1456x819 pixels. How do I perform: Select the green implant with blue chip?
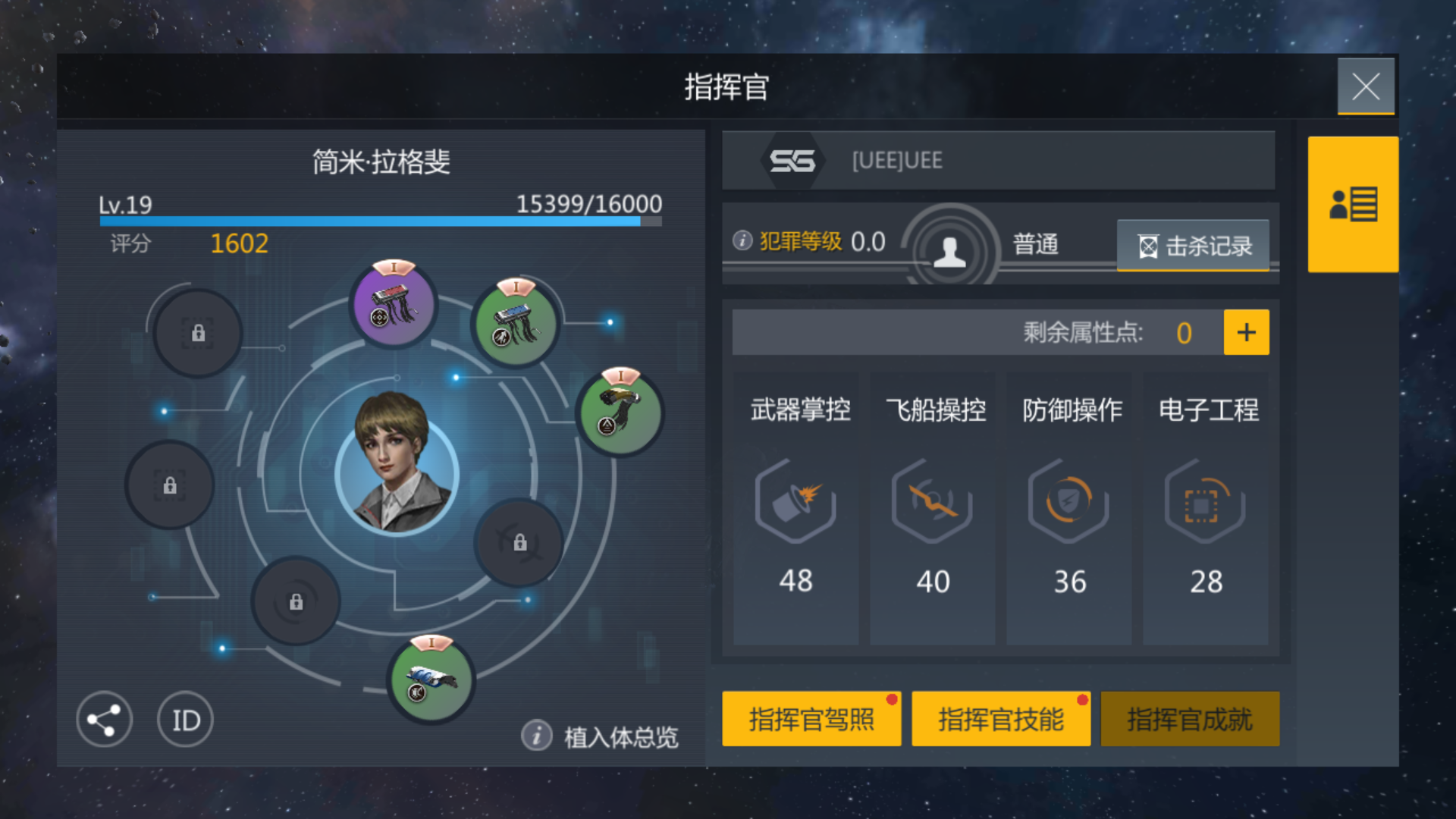516,325
